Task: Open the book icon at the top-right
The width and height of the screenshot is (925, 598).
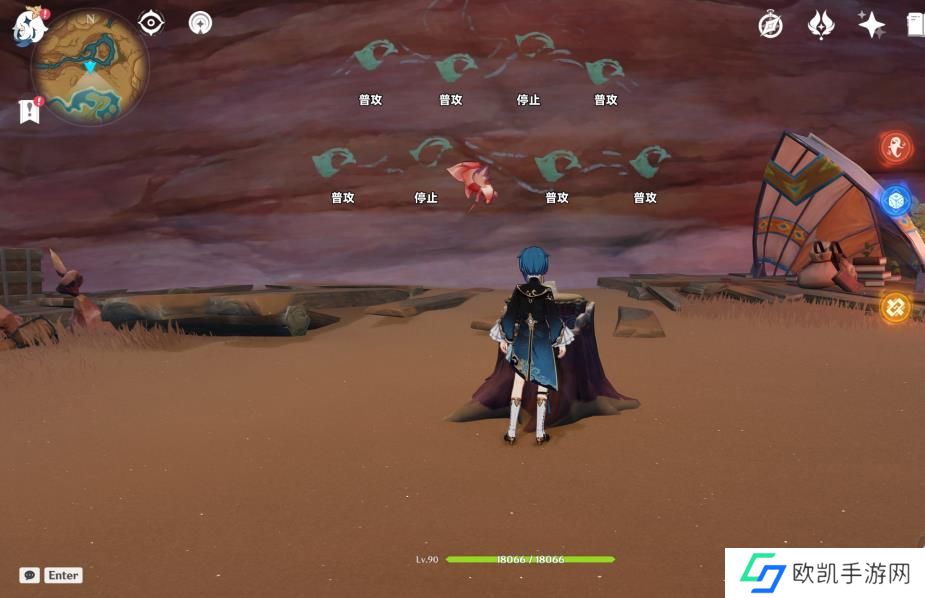Action: pos(914,25)
